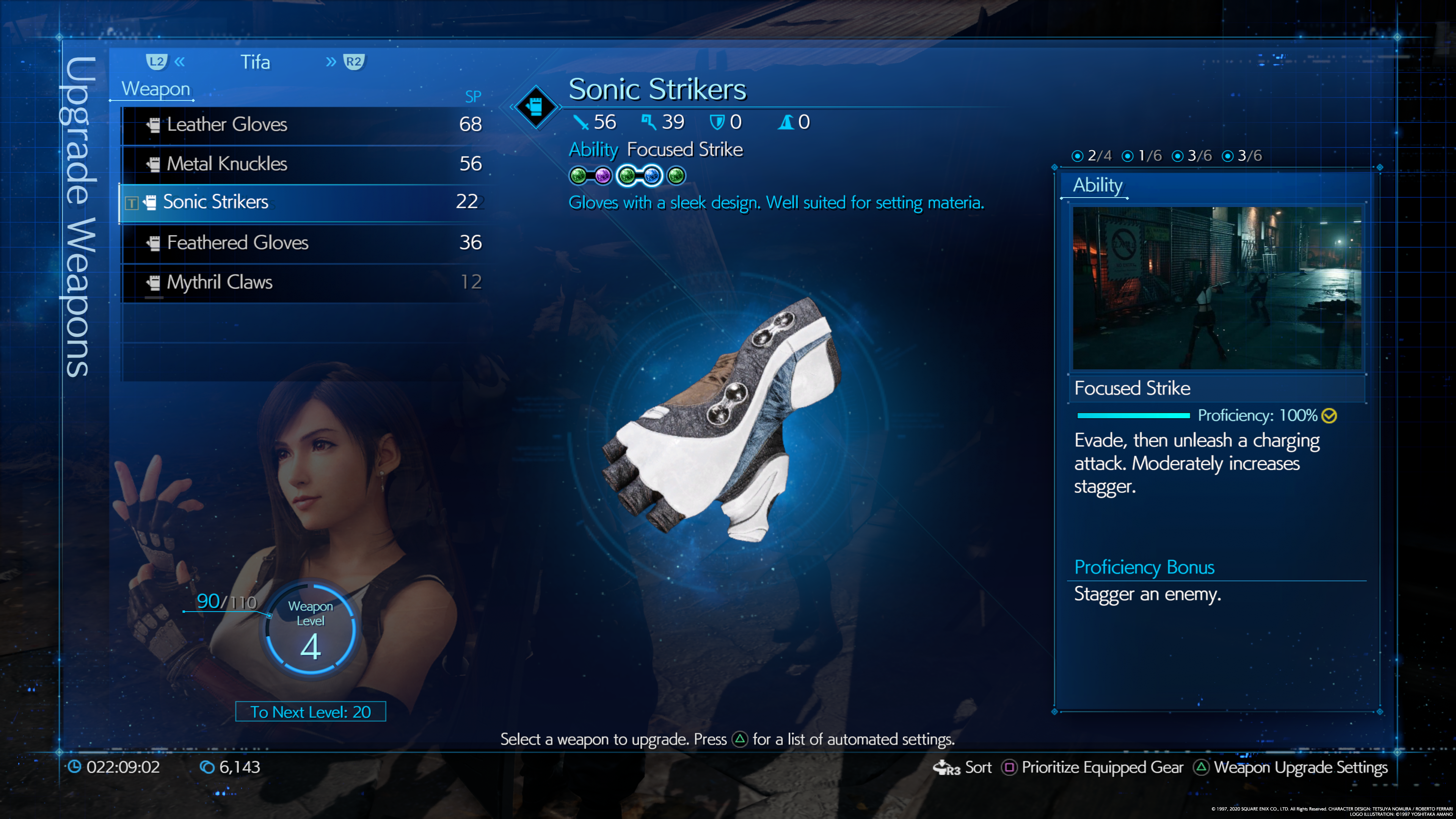View the Focused Strike ability preview thumbnail
Image resolution: width=1456 pixels, height=819 pixels.
[1216, 288]
